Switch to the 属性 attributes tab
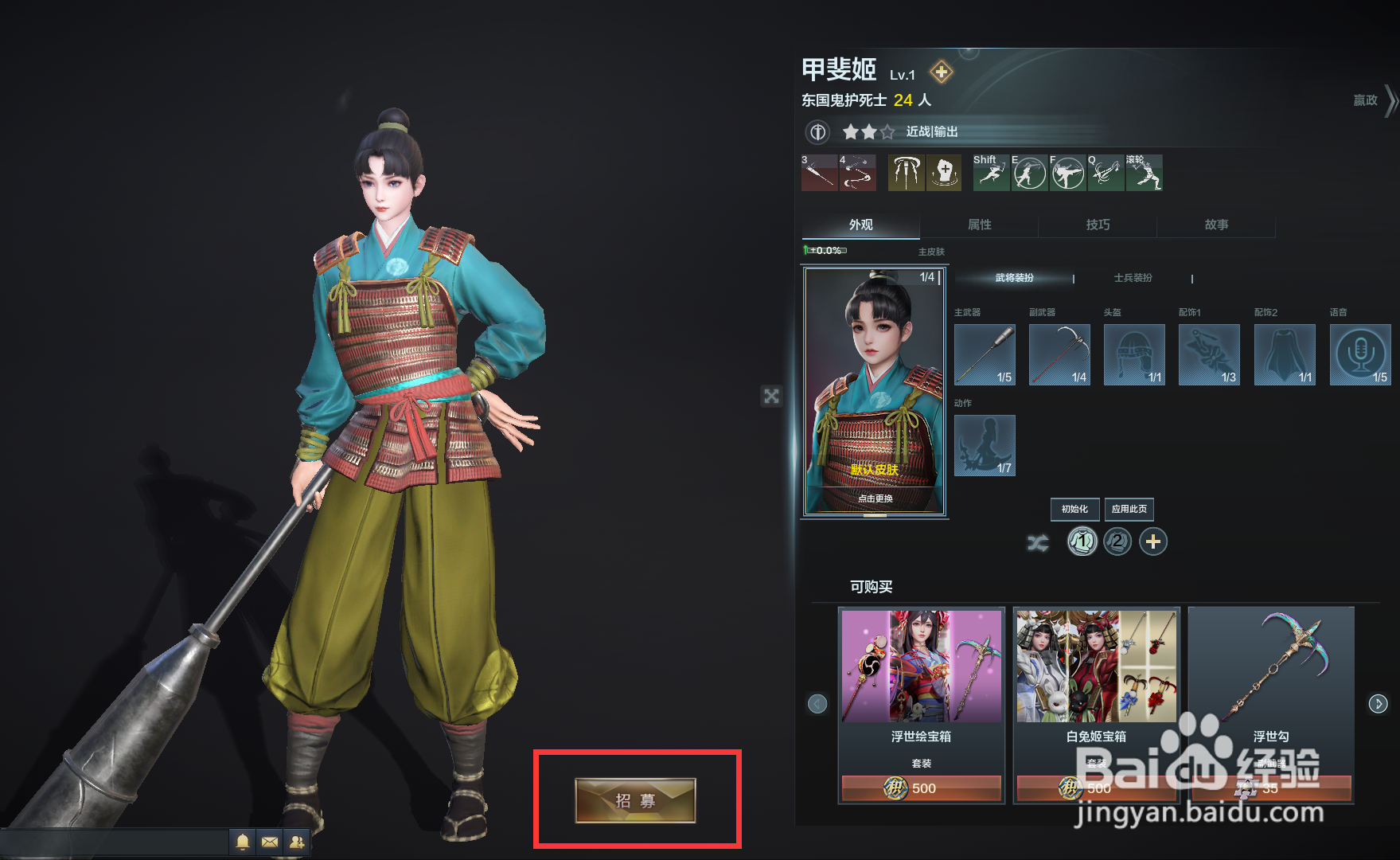 click(979, 225)
